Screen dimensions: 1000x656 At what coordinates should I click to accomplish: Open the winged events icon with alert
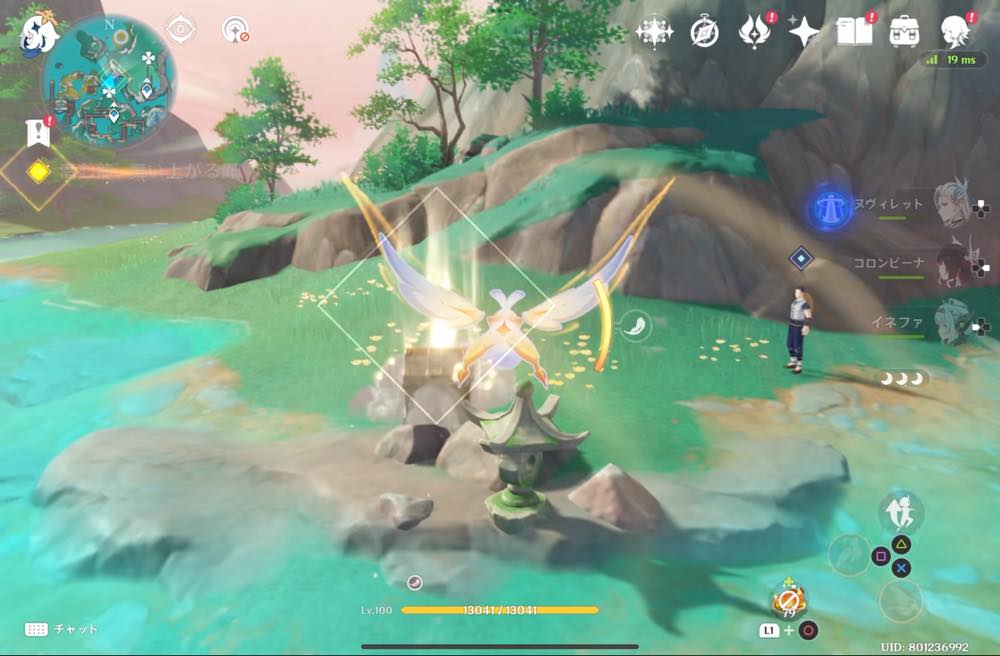click(752, 32)
